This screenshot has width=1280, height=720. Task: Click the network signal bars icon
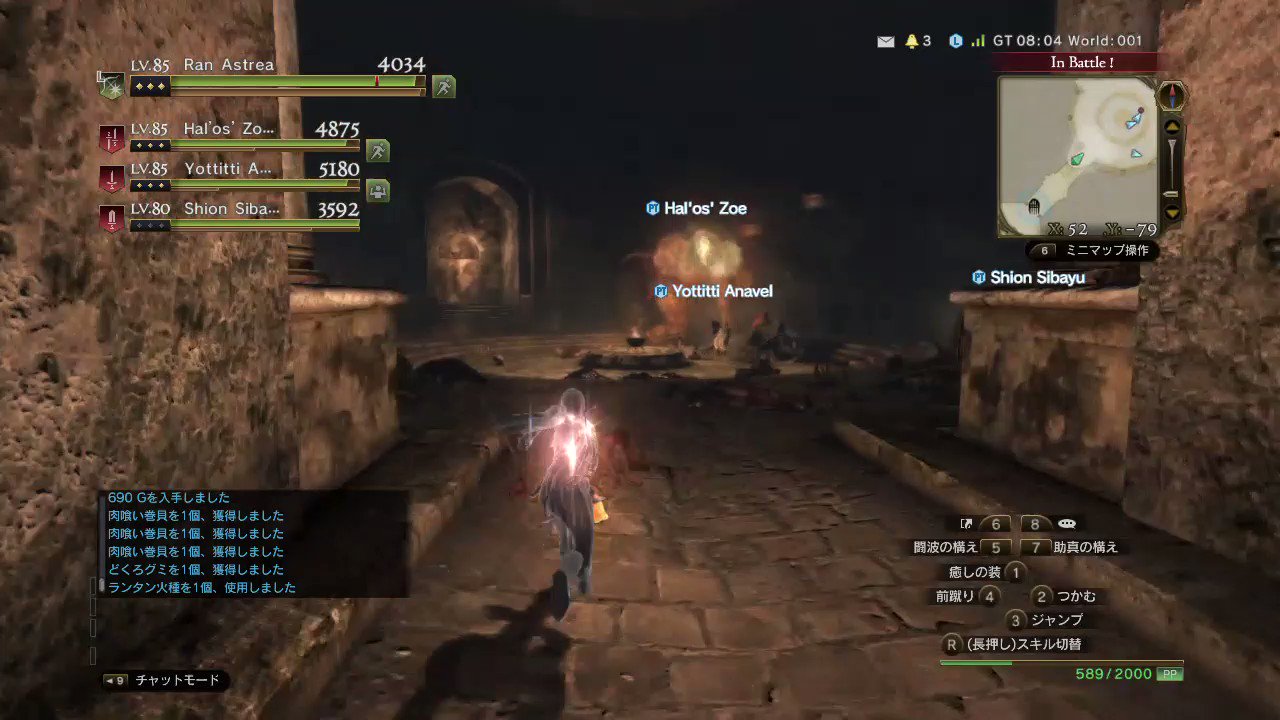(977, 41)
